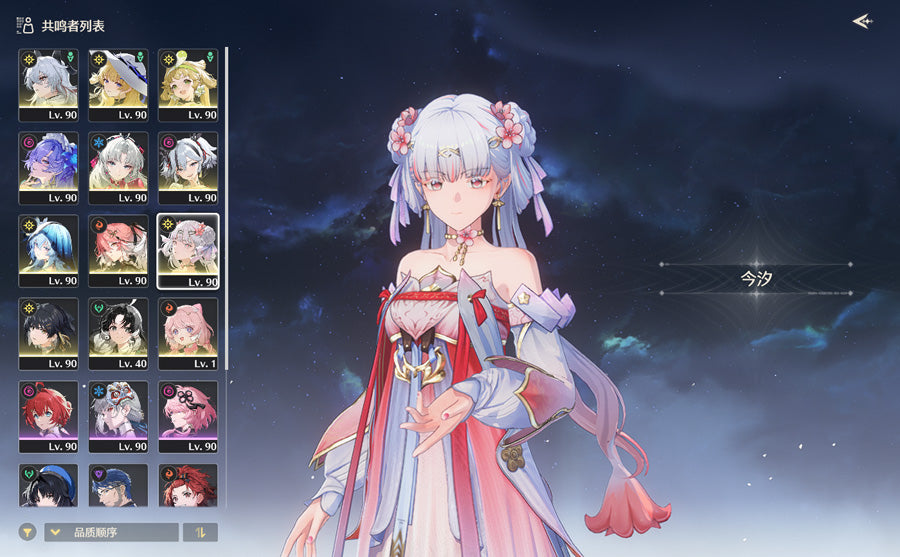
Task: Pick the blonde character with green hairband
Action: coord(188,78)
